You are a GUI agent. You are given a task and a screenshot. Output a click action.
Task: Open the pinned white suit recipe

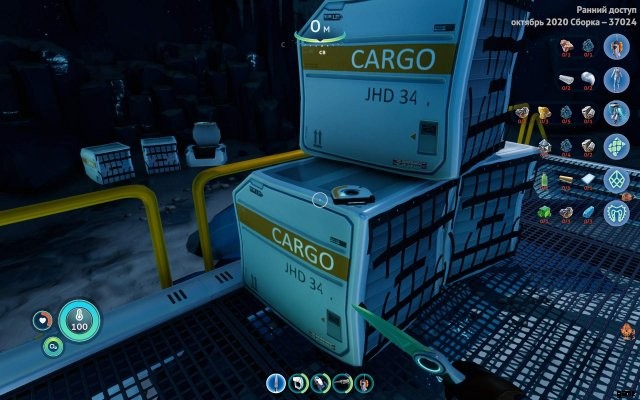point(616,79)
